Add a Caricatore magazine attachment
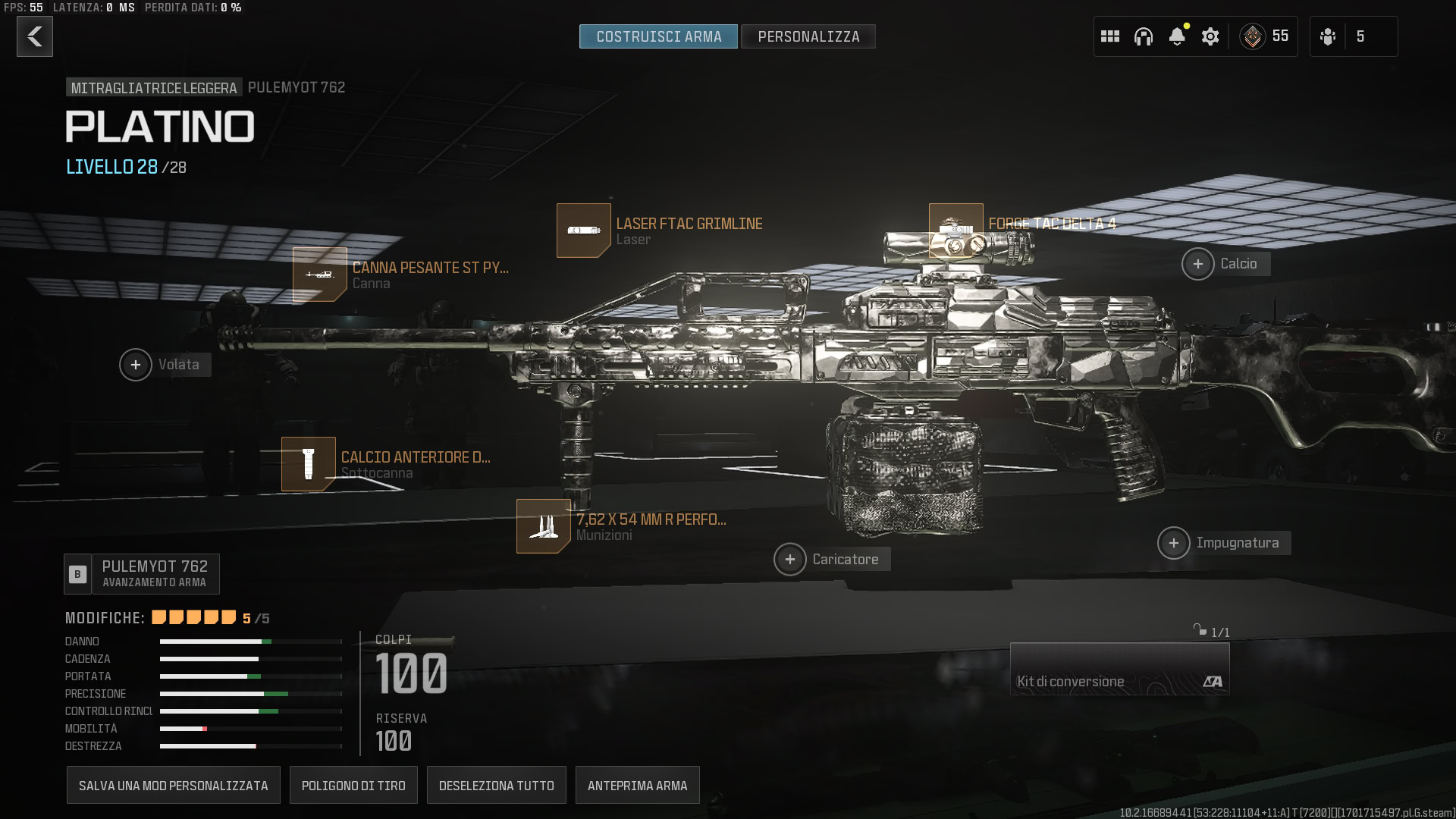Image resolution: width=1456 pixels, height=819 pixels. 790,560
